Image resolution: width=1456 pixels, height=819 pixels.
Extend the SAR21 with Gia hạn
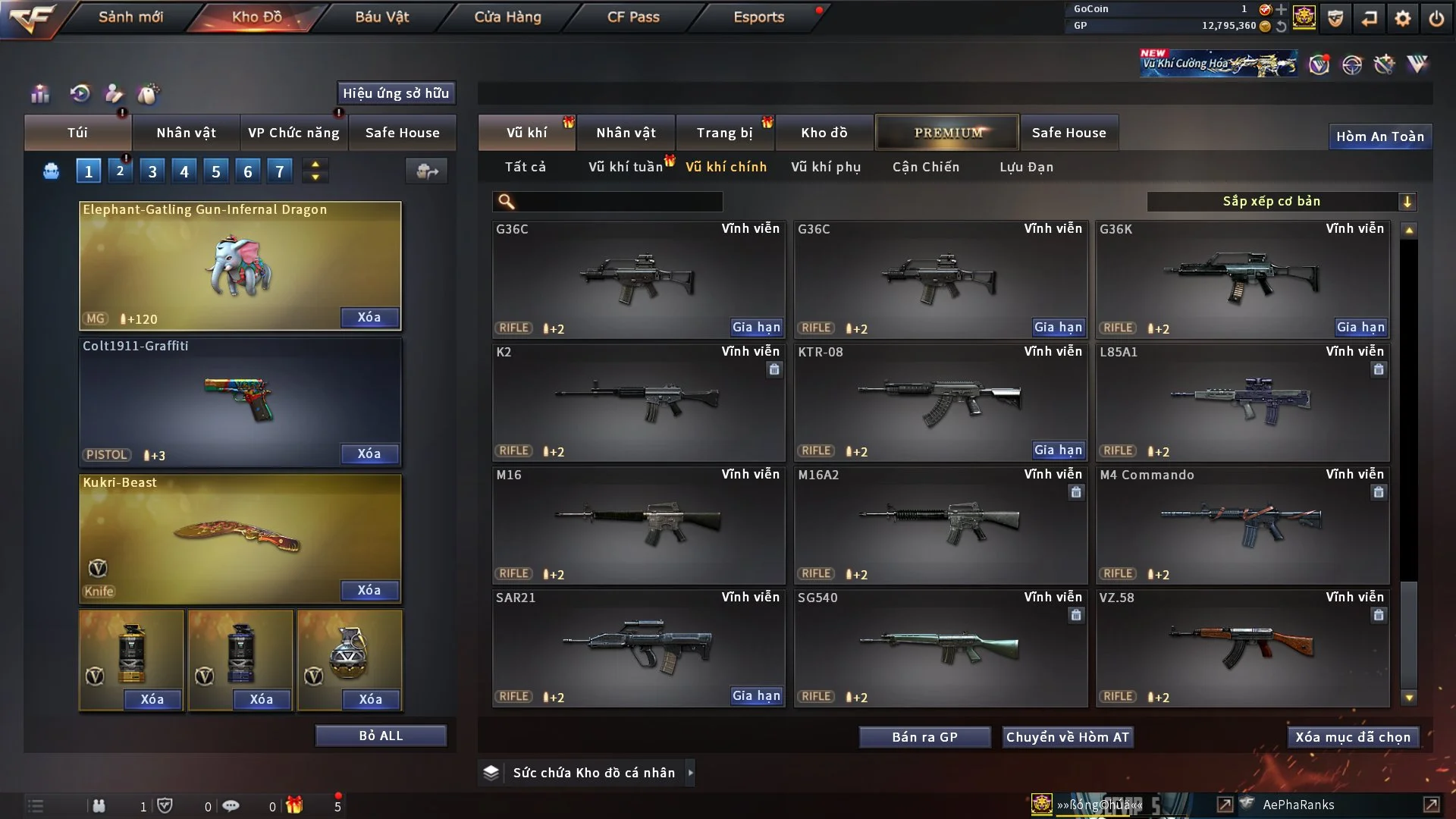[x=756, y=695]
